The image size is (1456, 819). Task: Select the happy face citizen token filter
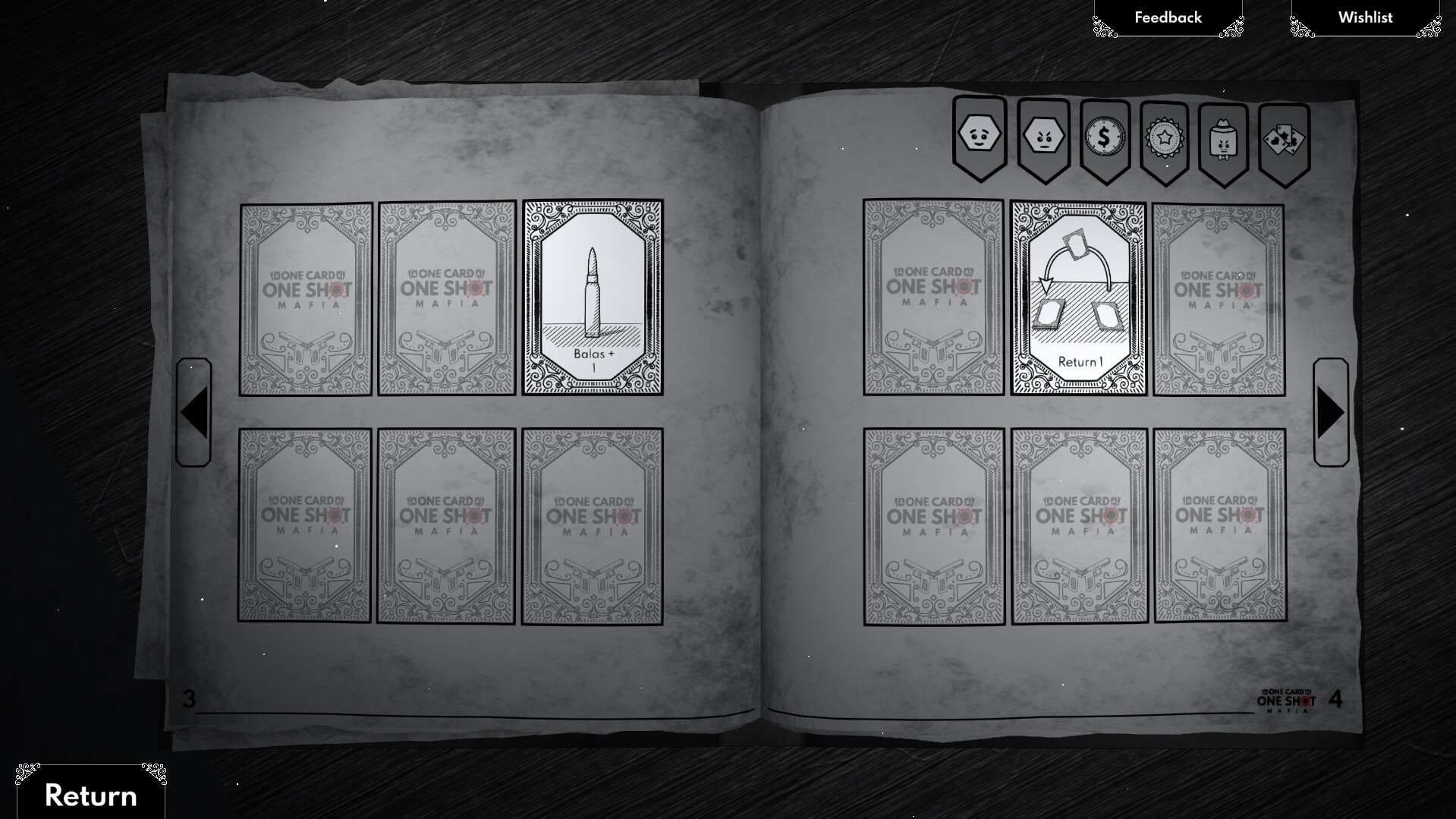click(978, 137)
